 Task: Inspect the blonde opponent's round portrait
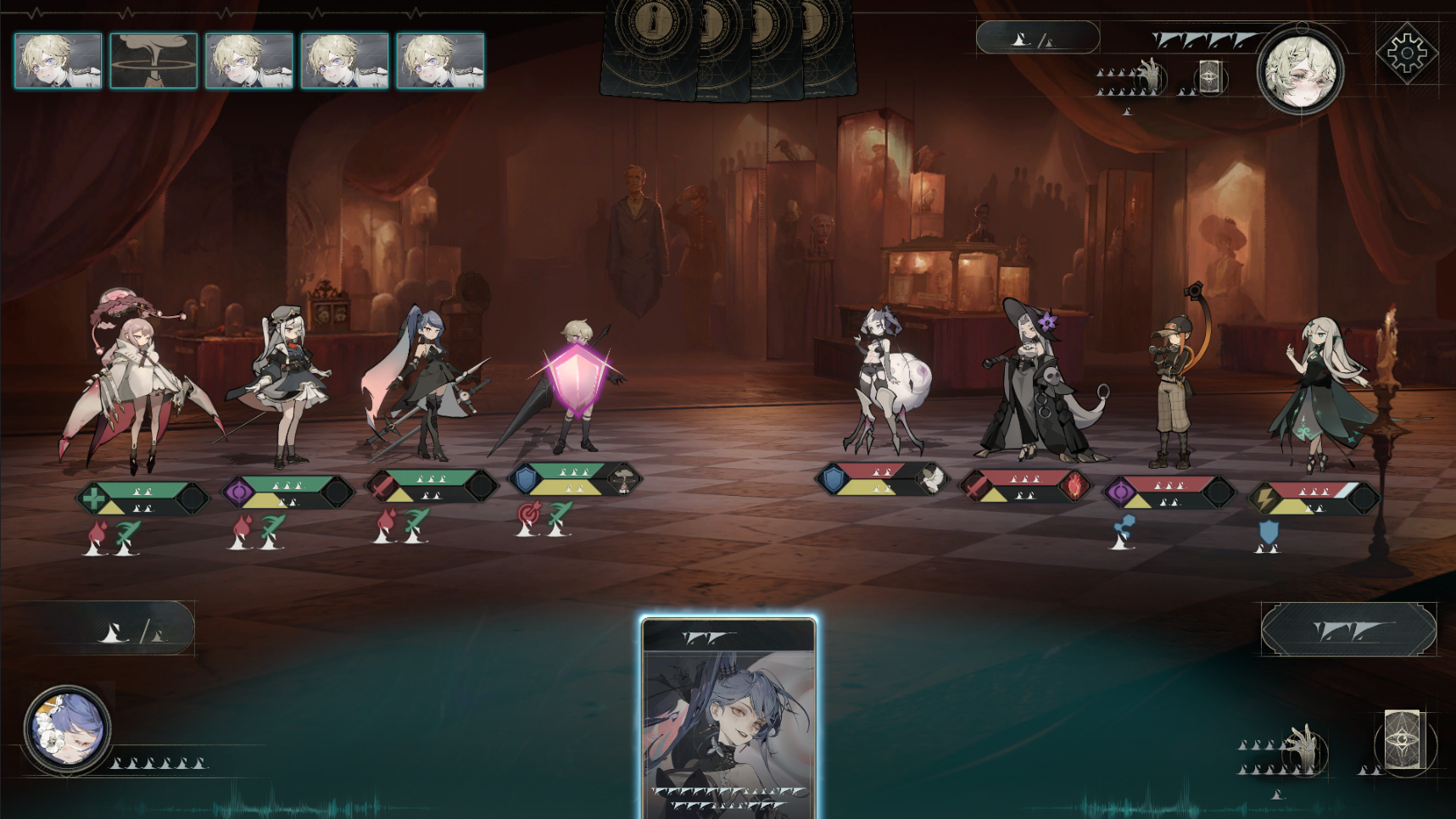click(x=1299, y=71)
